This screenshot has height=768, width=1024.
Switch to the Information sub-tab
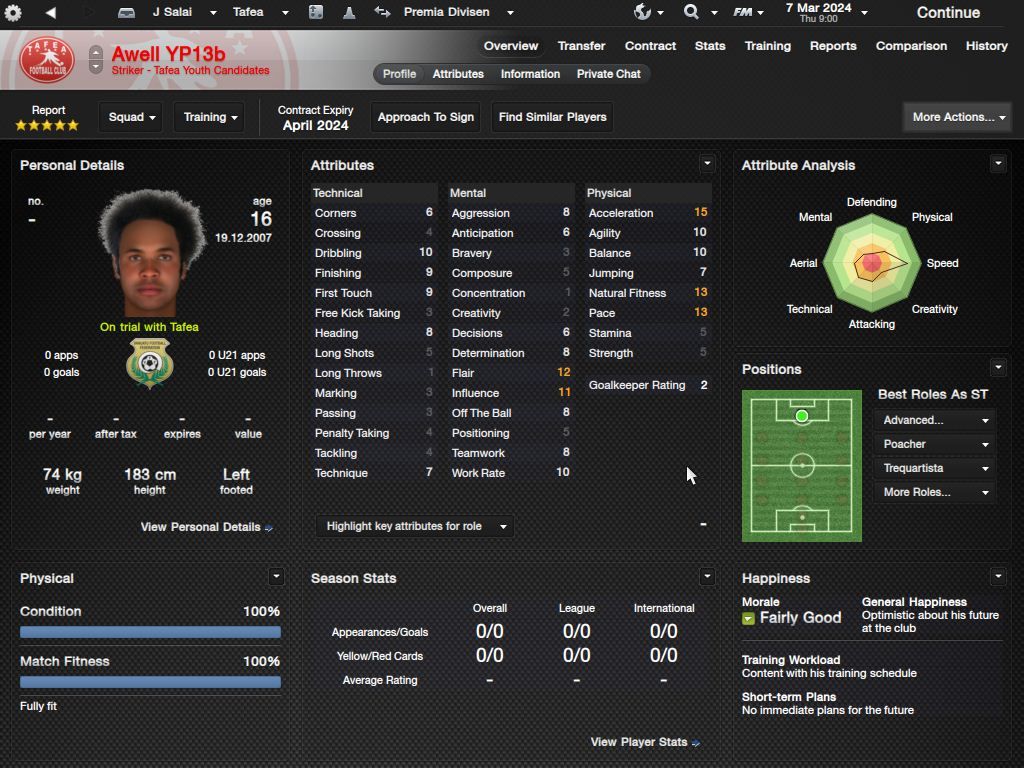pos(530,74)
